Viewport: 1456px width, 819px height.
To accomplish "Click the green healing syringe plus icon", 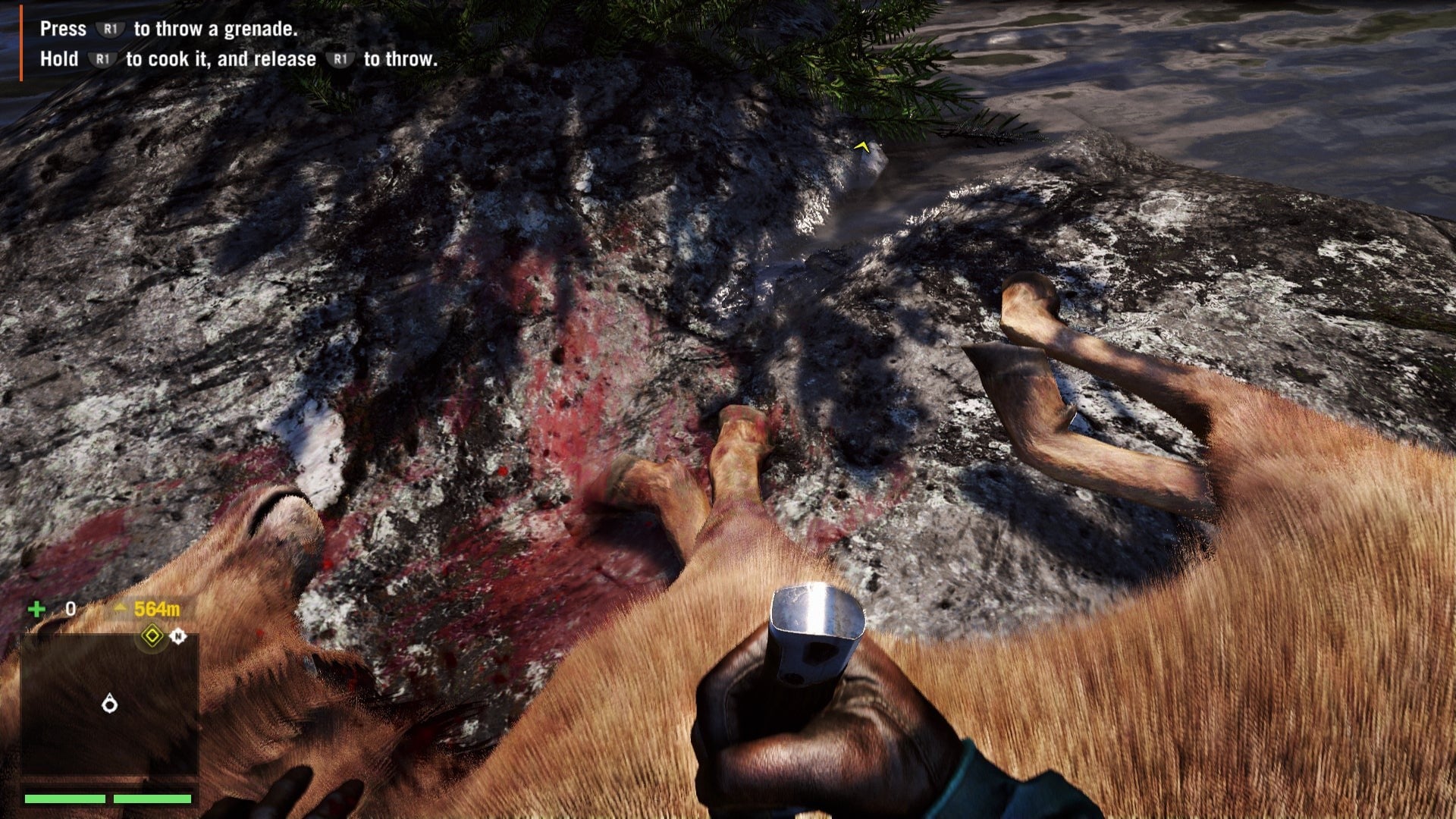I will 36,609.
